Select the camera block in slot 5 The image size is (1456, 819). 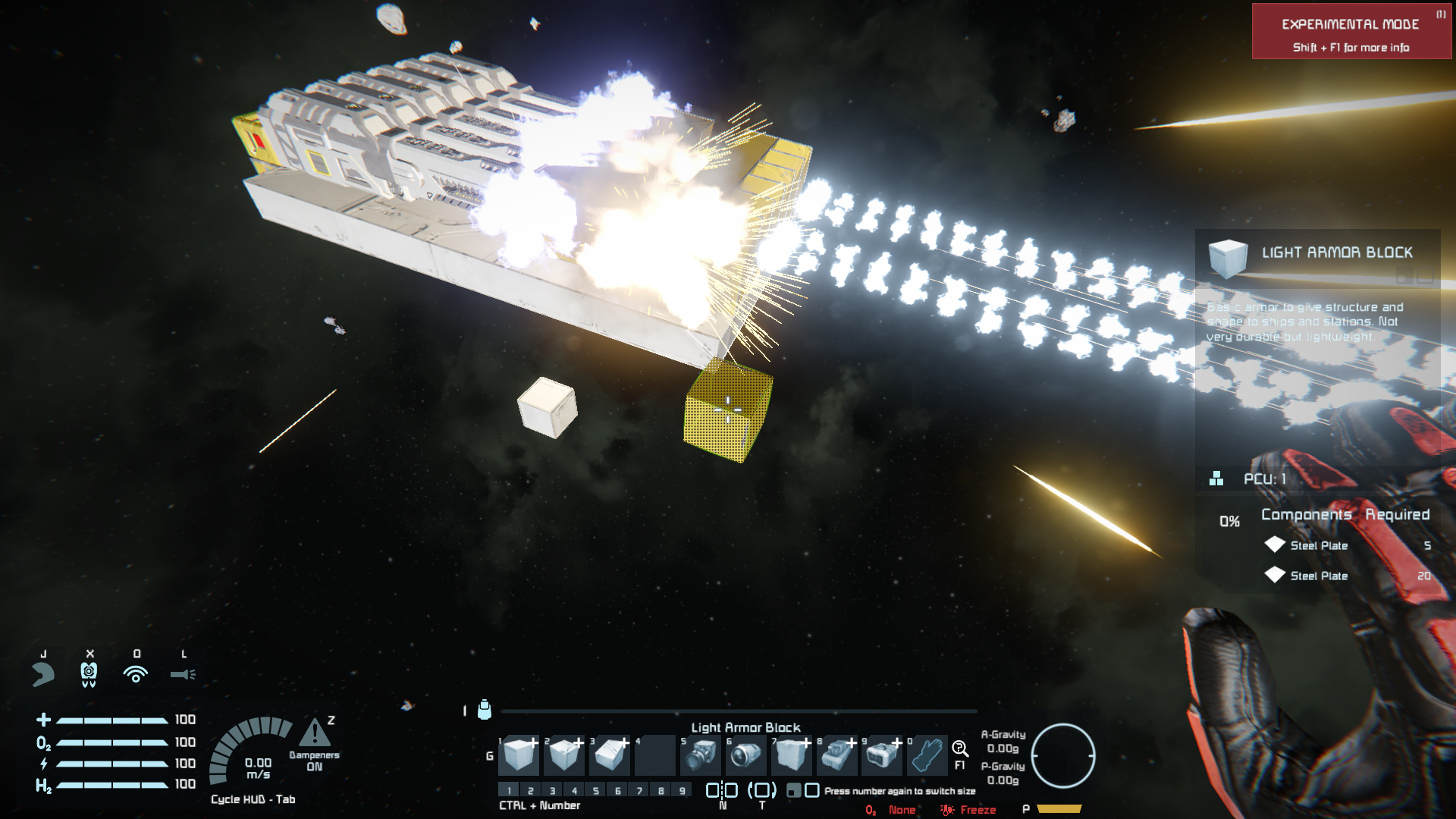coord(701,755)
